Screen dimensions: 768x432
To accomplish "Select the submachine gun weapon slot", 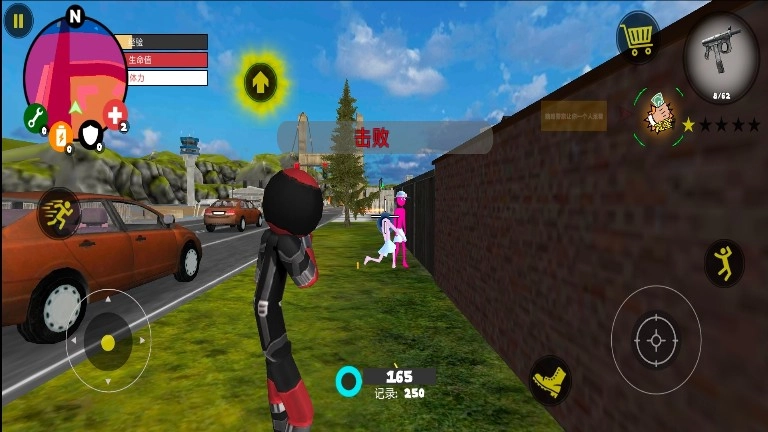I will tap(720, 57).
